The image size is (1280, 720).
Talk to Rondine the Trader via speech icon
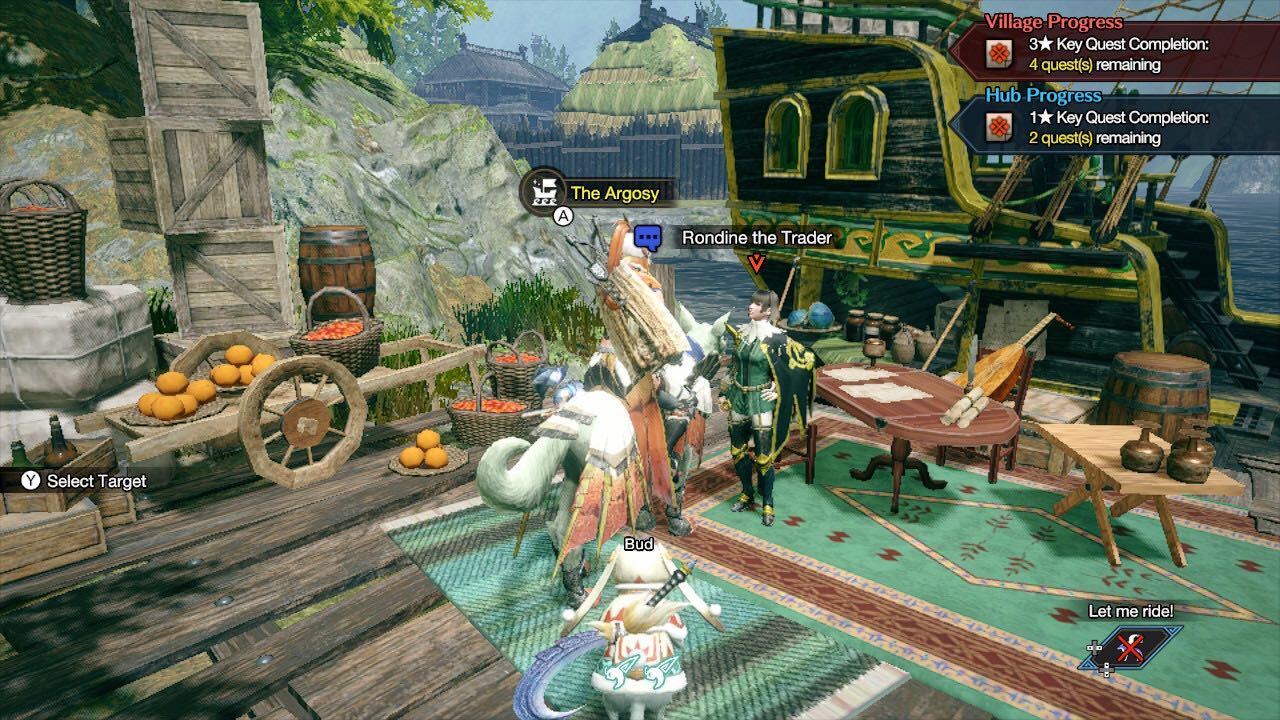648,238
